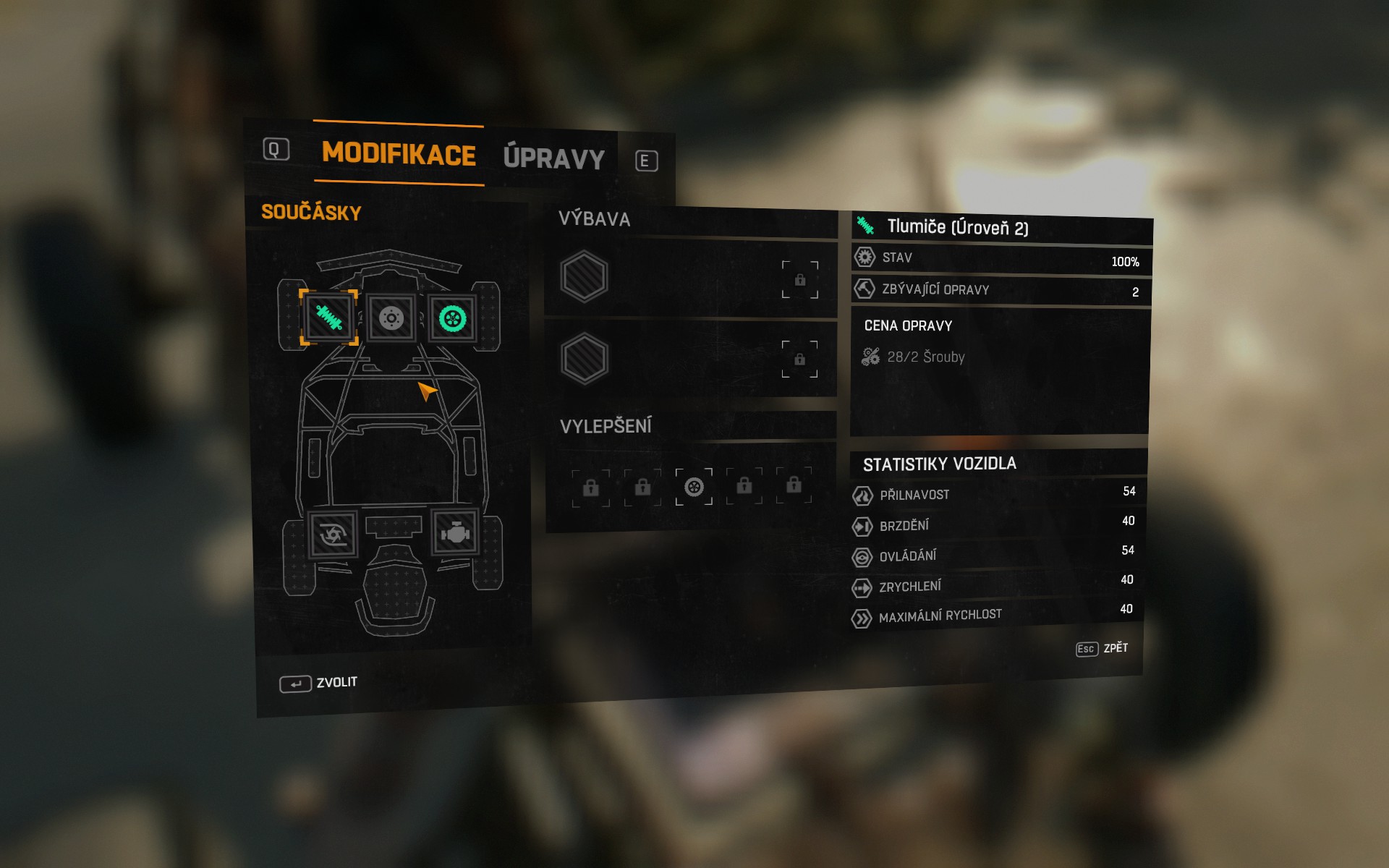
Task: Choose the brake disc part slot
Action: [x=391, y=318]
